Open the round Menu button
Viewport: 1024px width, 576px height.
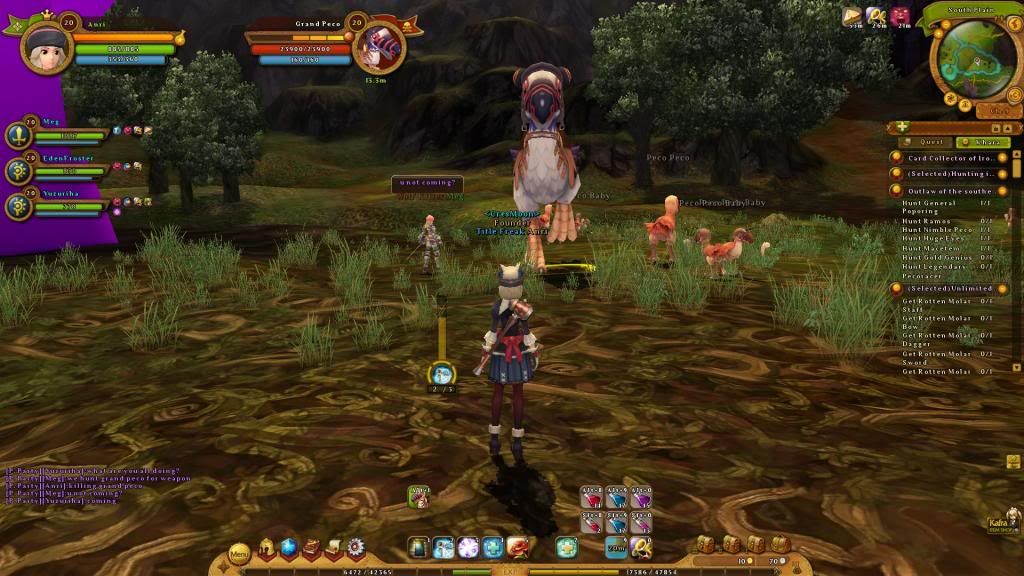pyautogui.click(x=239, y=552)
